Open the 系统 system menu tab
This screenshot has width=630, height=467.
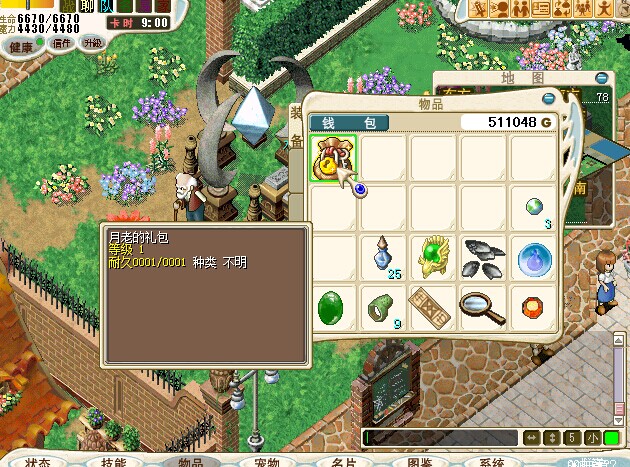point(492,462)
